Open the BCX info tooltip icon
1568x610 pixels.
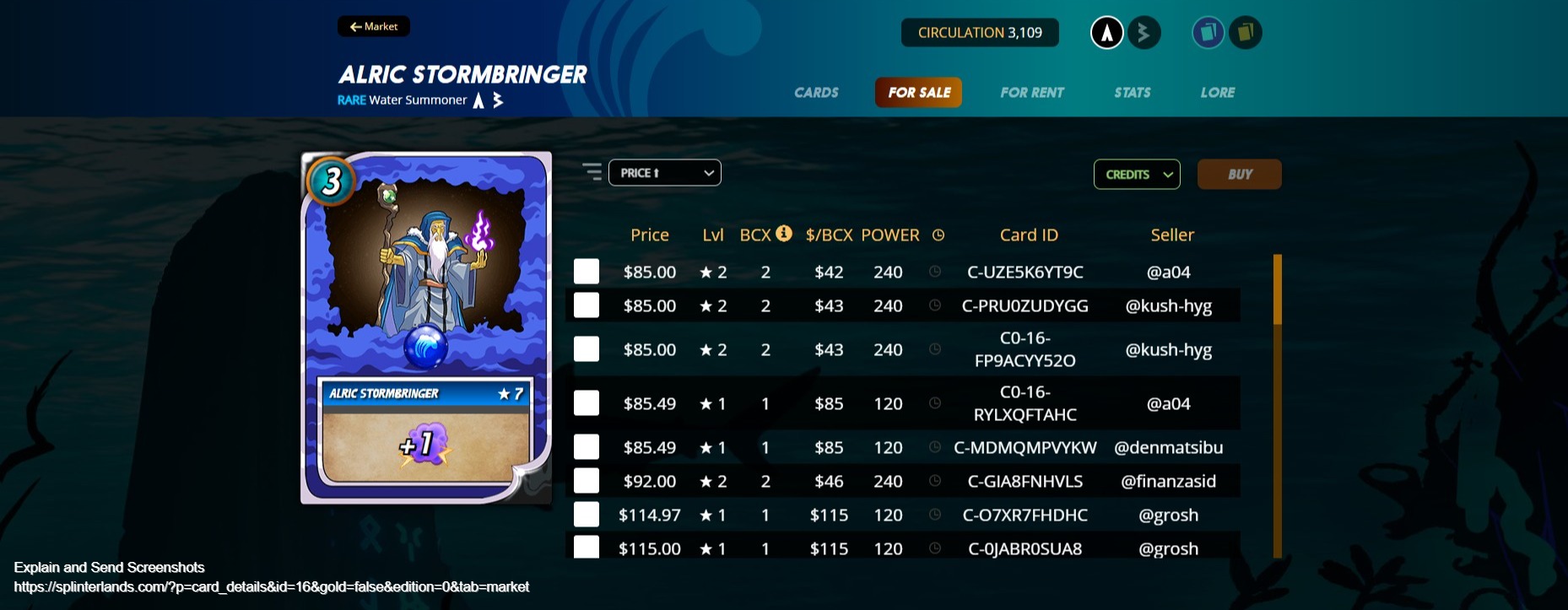tap(783, 234)
